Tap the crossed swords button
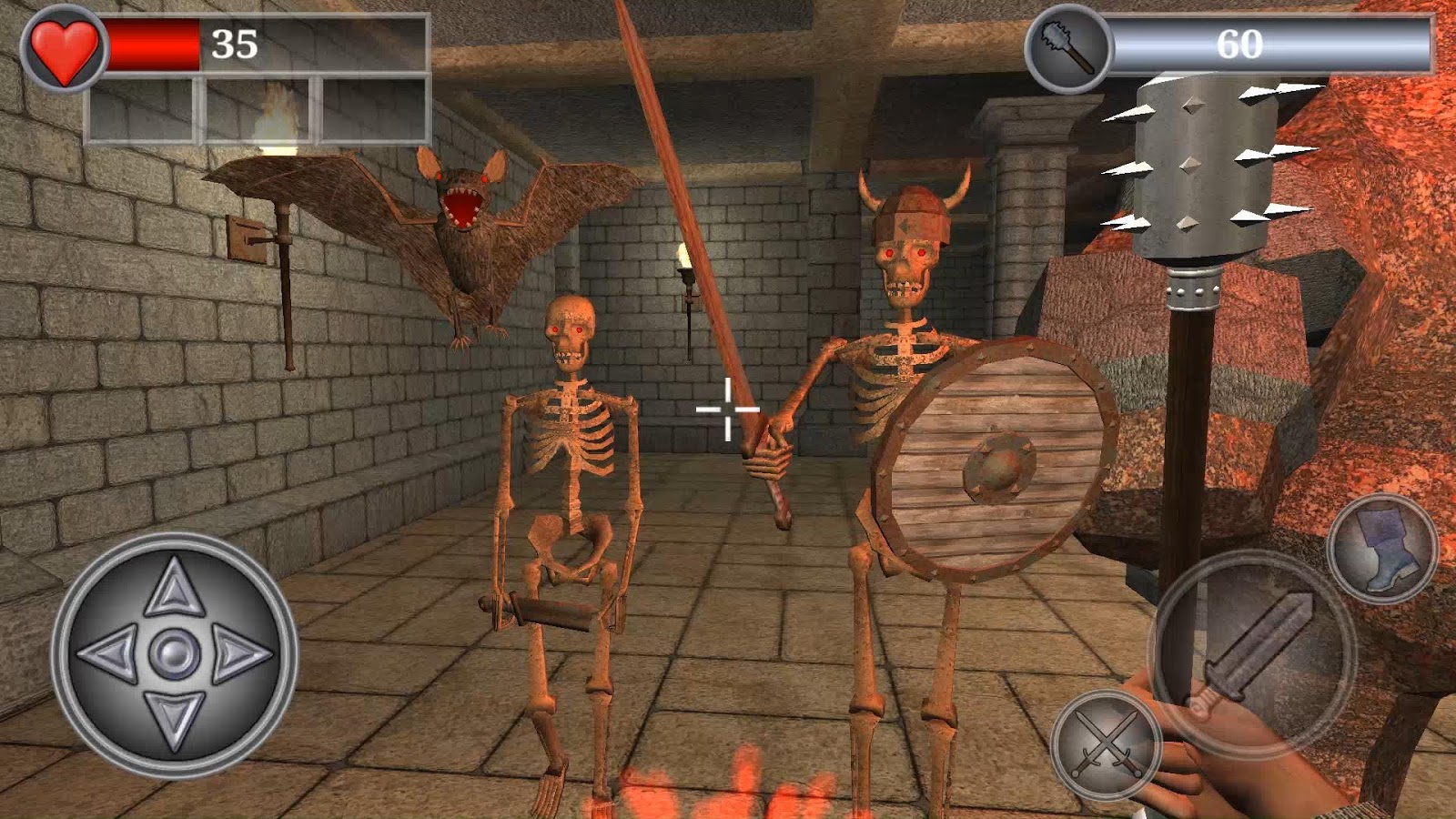 tap(1105, 744)
